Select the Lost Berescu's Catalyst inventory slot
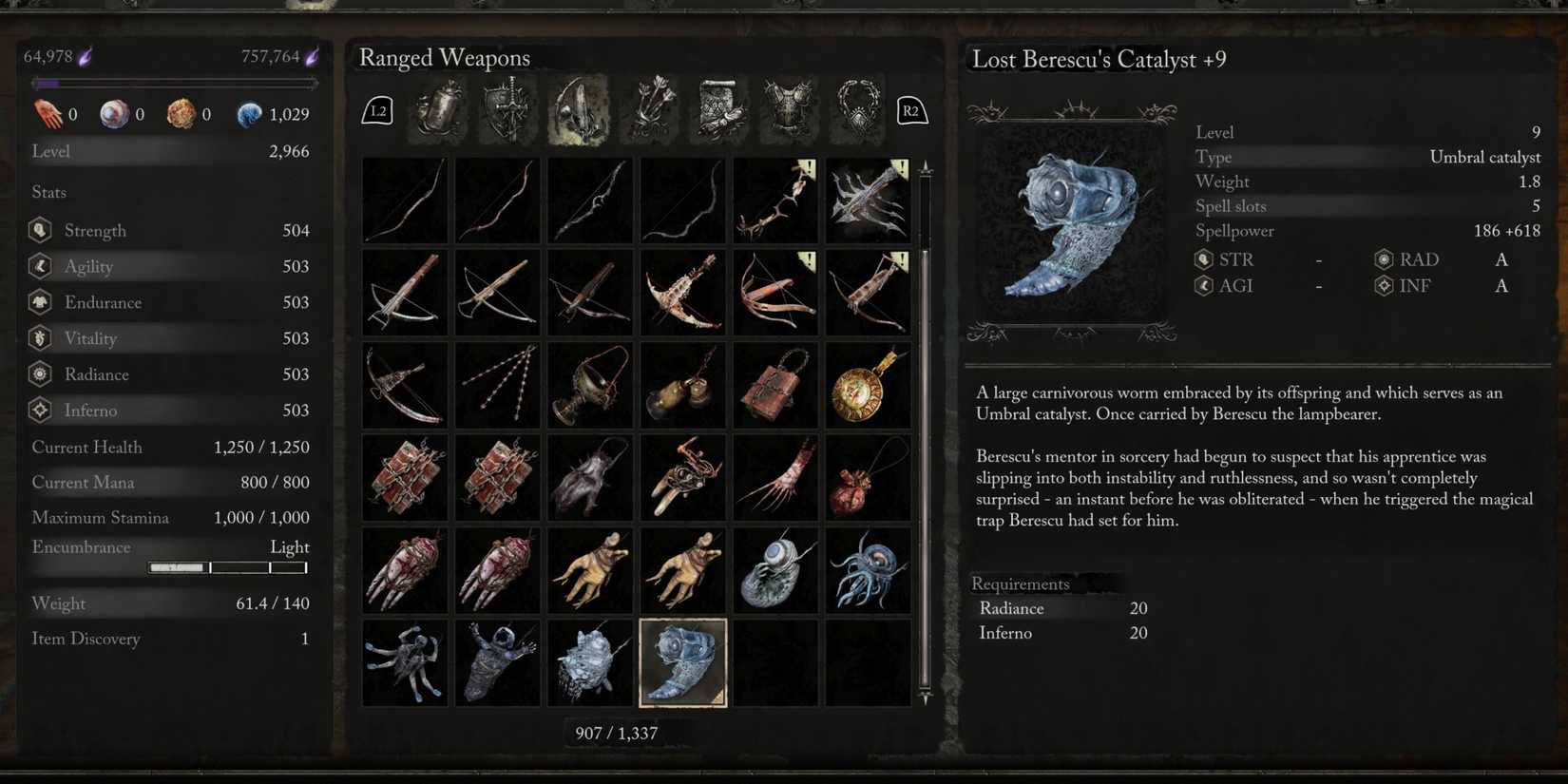This screenshot has height=784, width=1568. pos(682,662)
